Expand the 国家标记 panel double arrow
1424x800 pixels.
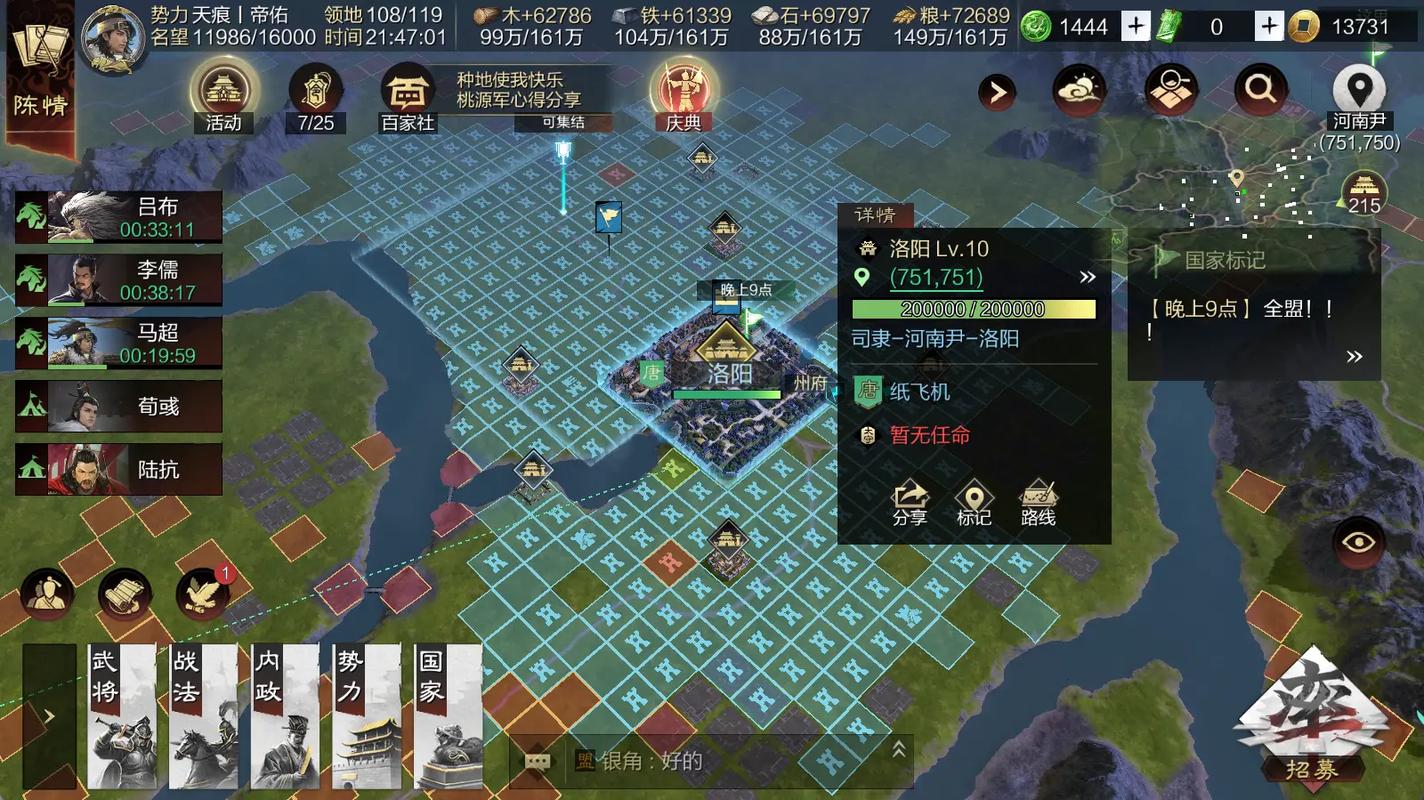[x=1355, y=355]
